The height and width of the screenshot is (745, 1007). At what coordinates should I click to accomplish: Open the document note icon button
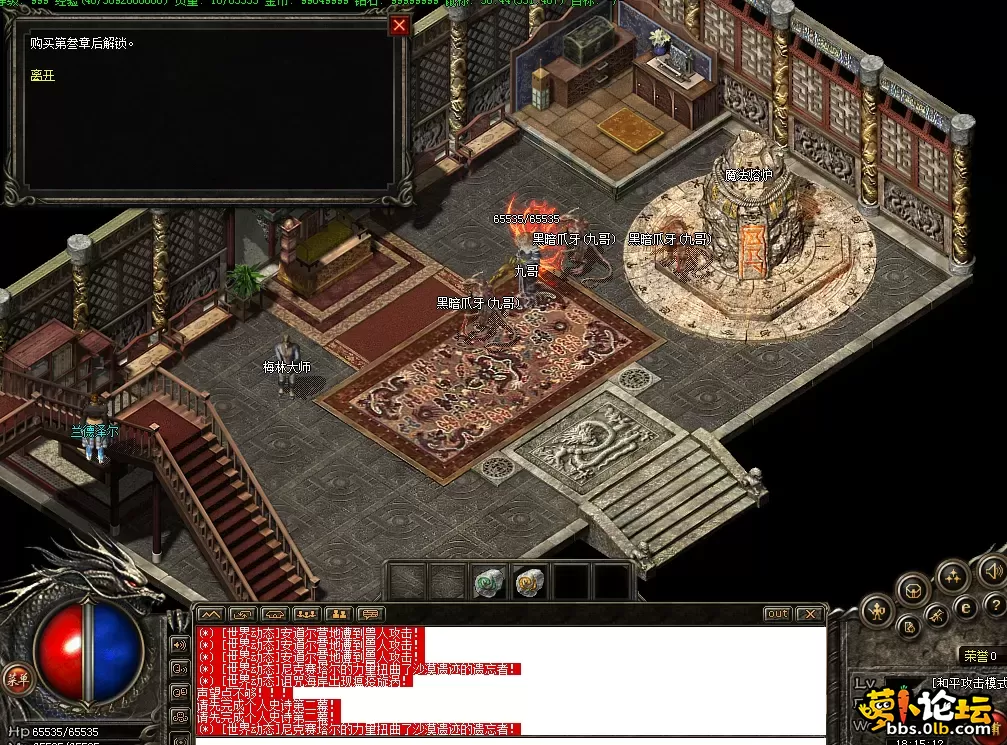pyautogui.click(x=910, y=627)
